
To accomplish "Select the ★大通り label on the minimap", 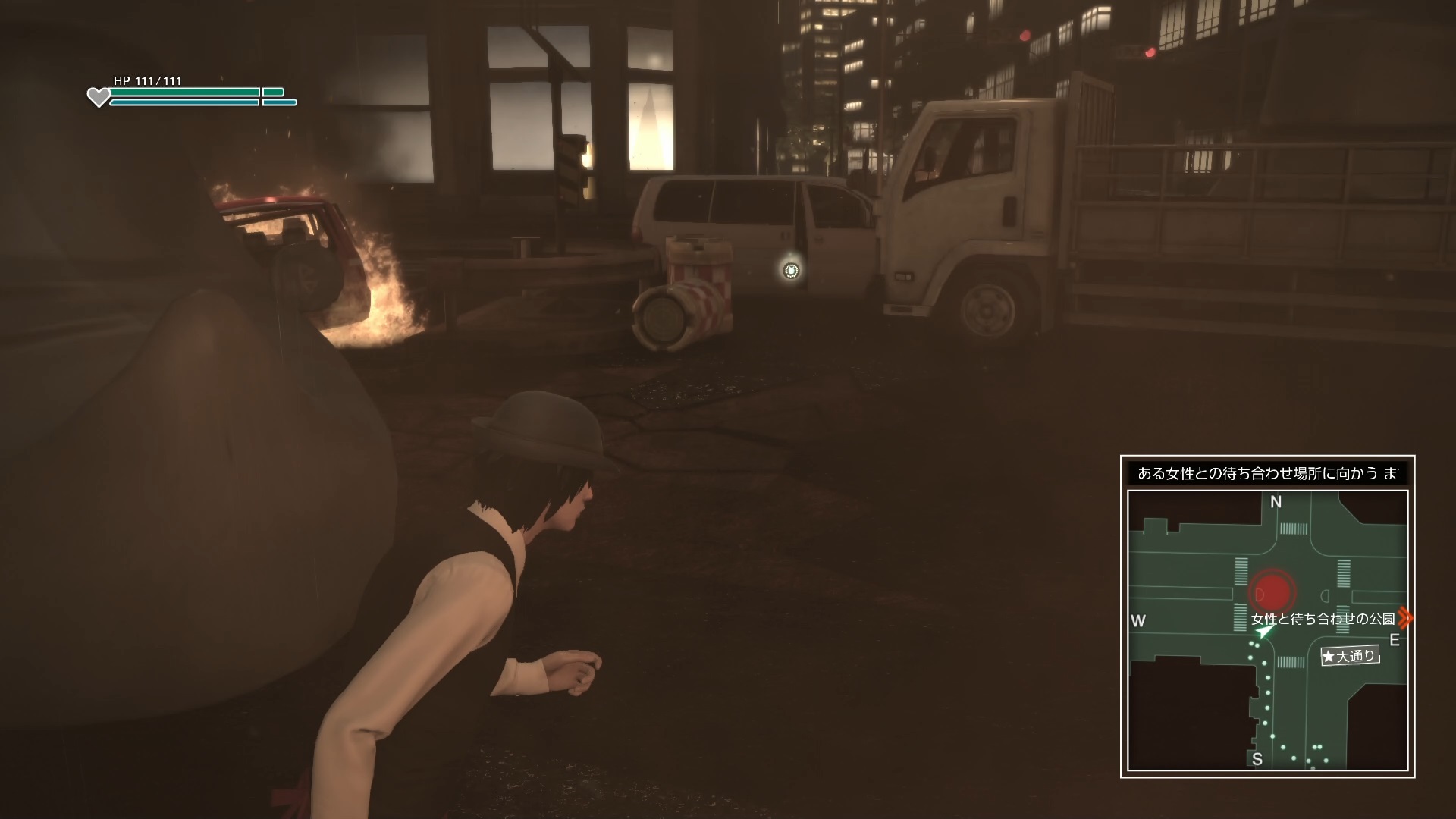I will click(x=1350, y=656).
